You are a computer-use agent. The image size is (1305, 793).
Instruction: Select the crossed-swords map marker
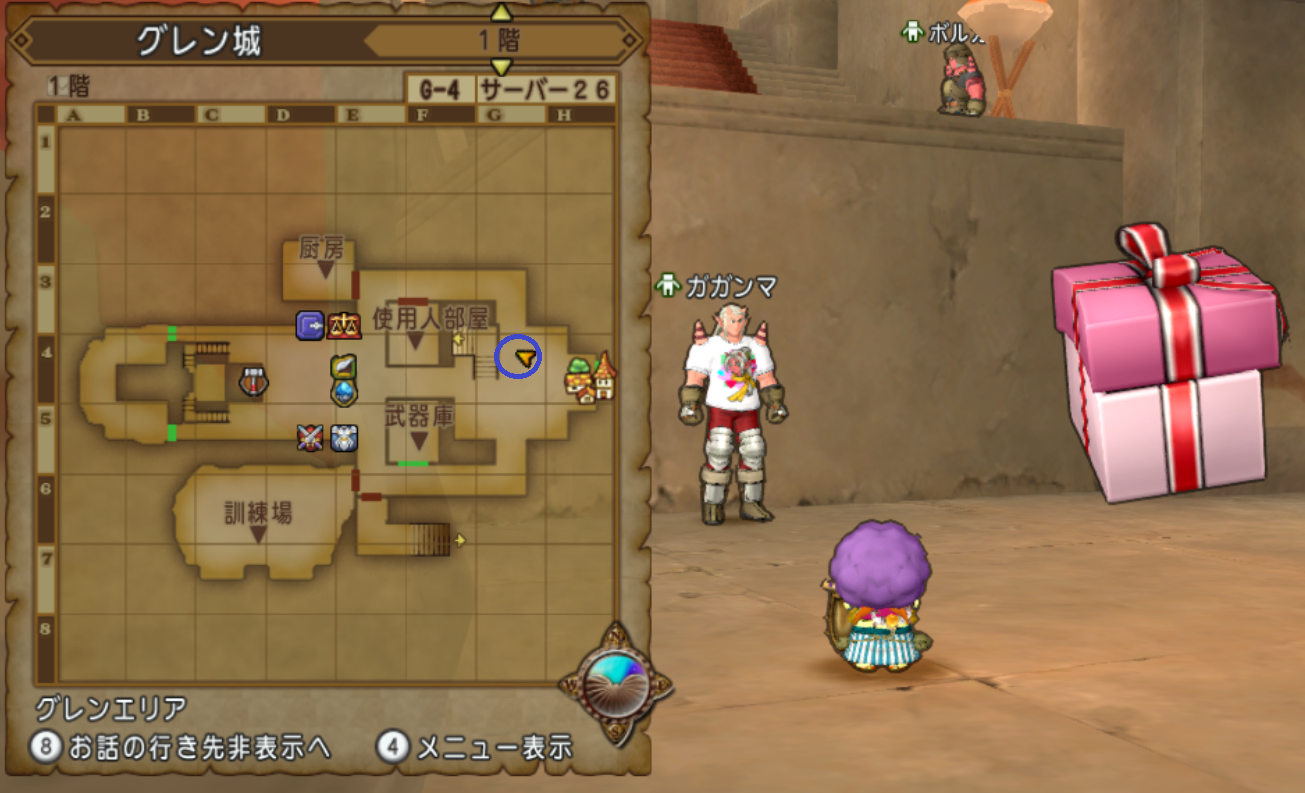point(310,437)
